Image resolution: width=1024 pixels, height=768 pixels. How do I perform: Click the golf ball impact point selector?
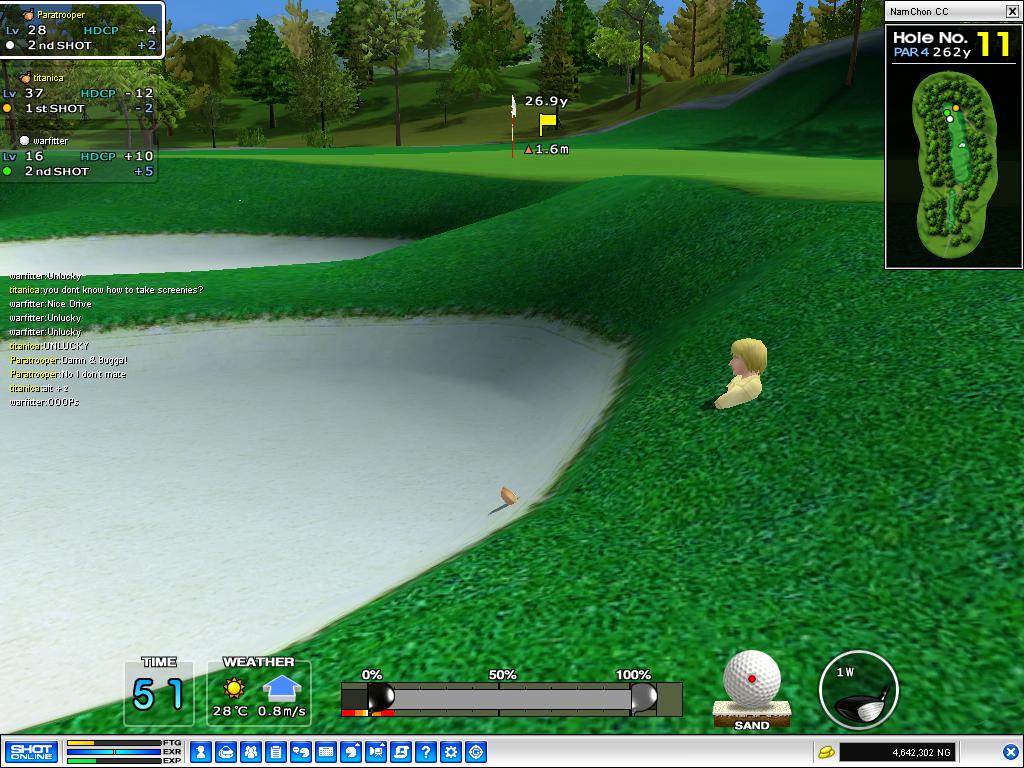pyautogui.click(x=752, y=678)
